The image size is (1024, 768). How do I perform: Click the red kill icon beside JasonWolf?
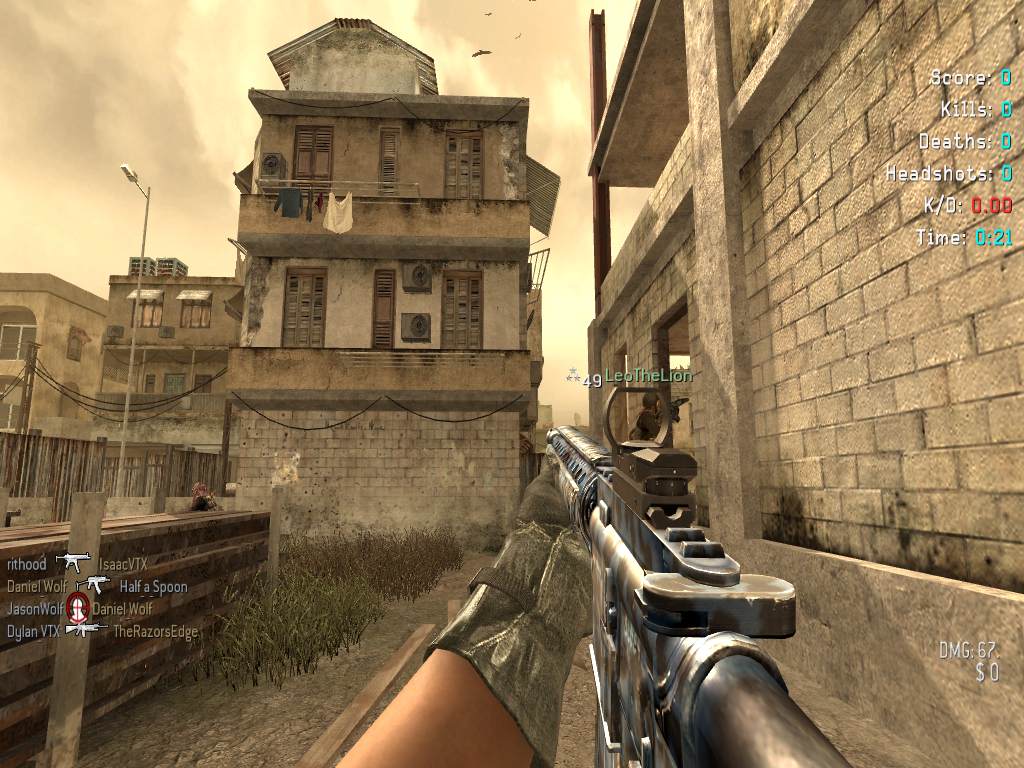click(x=77, y=607)
